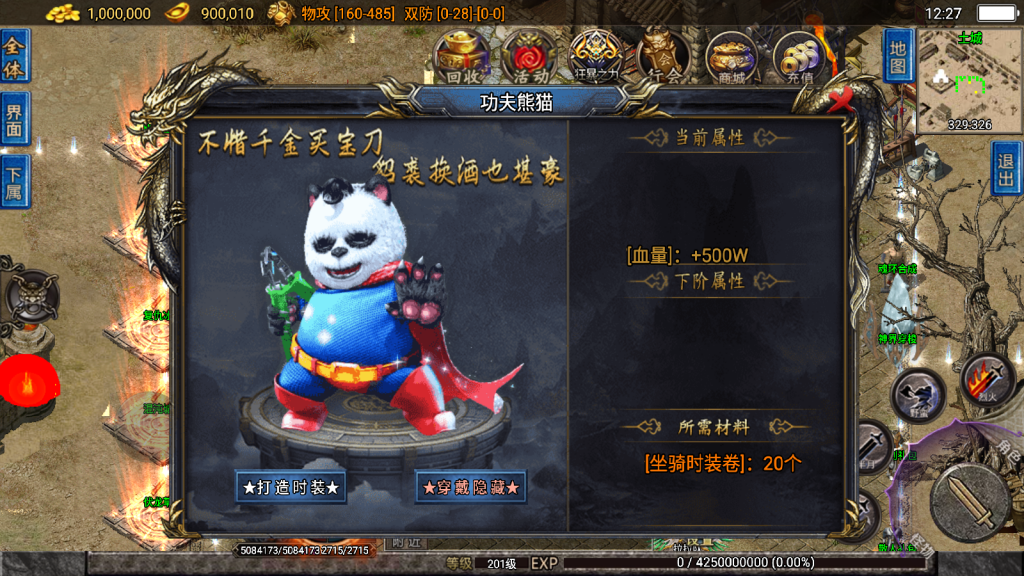Close the 功夫熊猫 panel with red X
This screenshot has height=576, width=1024.
pos(841,98)
